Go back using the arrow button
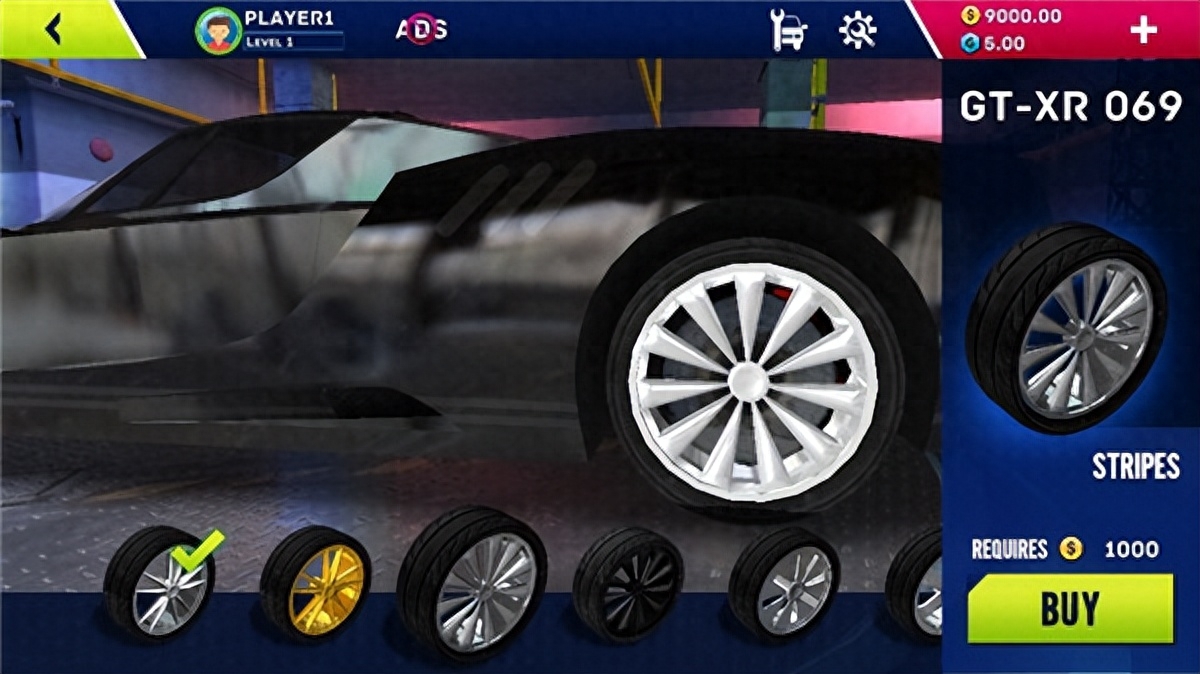The height and width of the screenshot is (674, 1200). (x=53, y=30)
